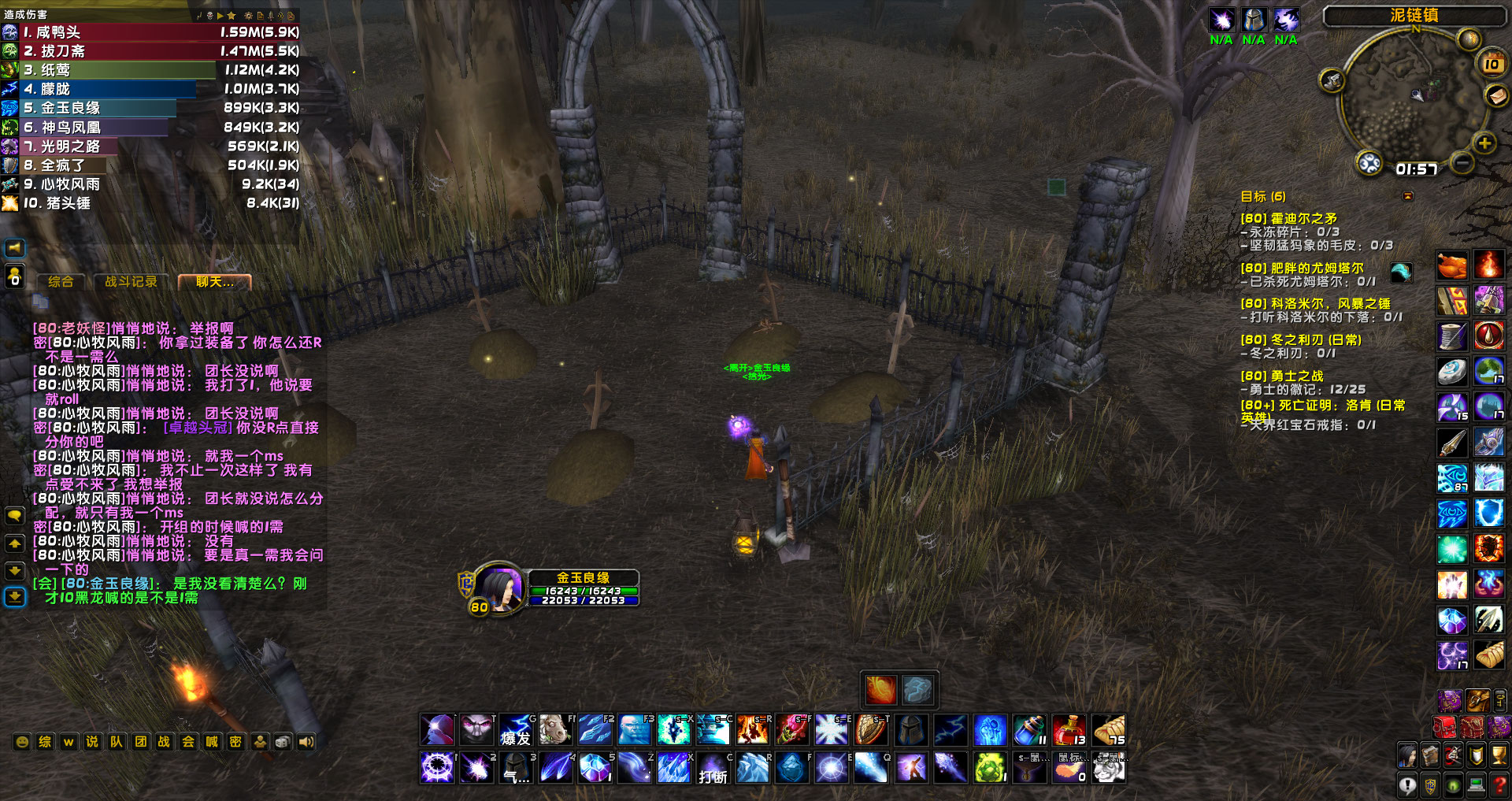Use the blue mana potion showing 11 charges
Viewport: 1512px width, 801px height.
click(1029, 731)
